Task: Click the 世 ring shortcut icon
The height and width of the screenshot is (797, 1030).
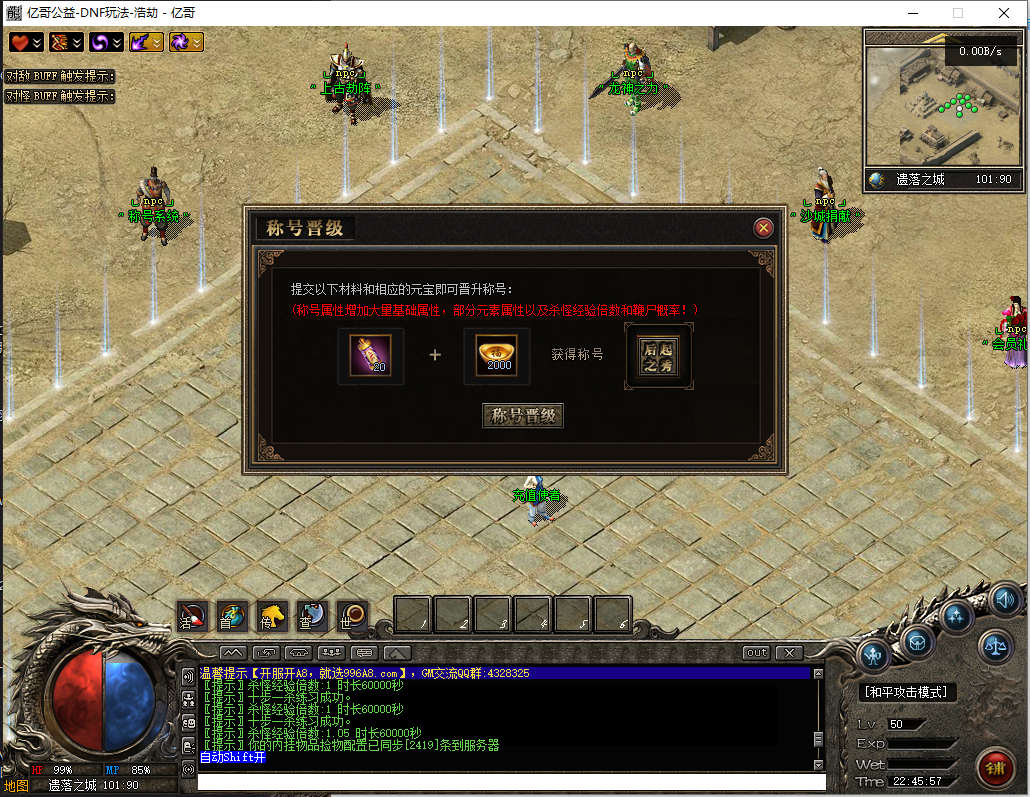Action: [351, 615]
